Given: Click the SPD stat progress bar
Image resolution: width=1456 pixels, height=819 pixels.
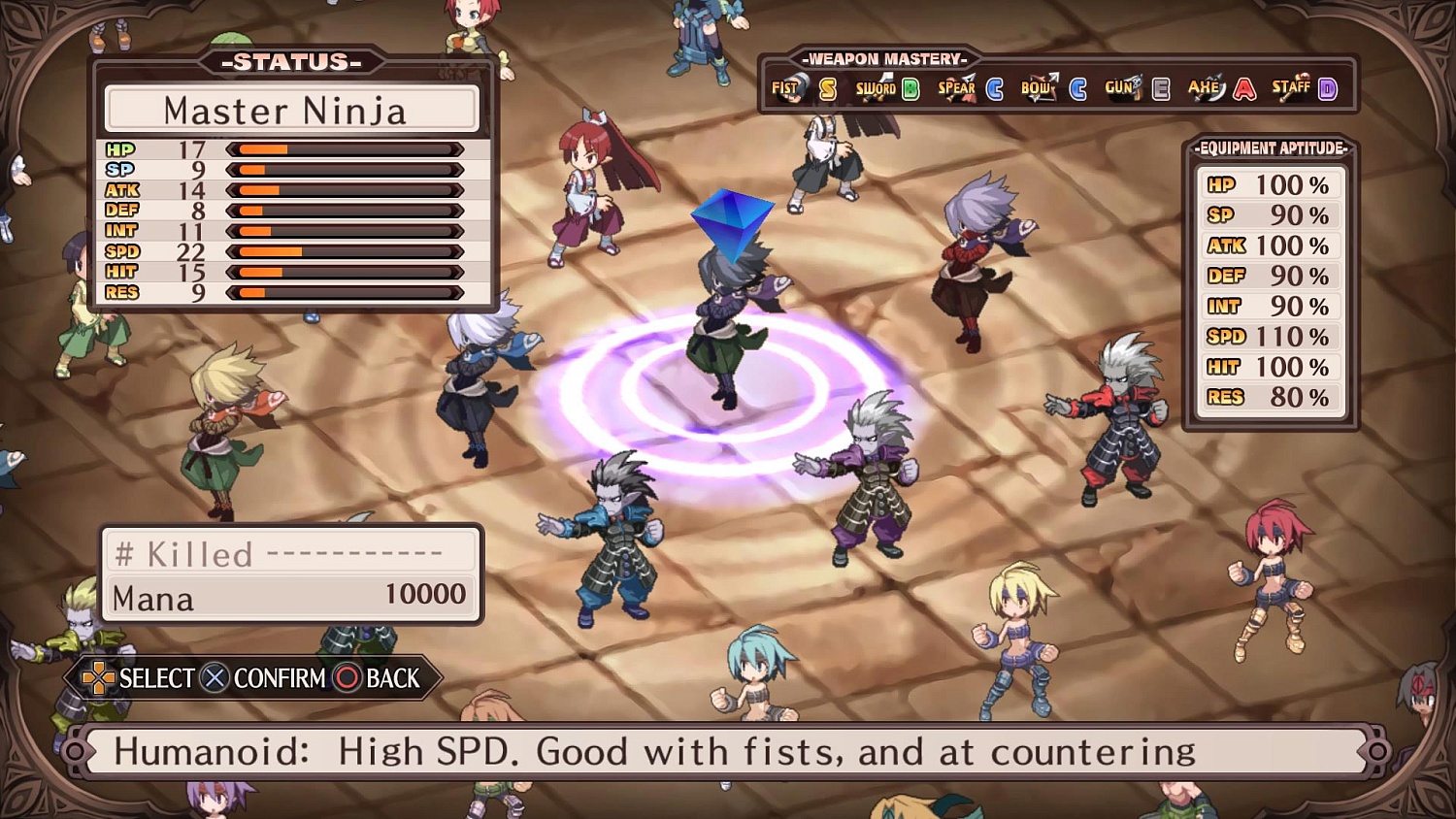Looking at the screenshot, I should click(x=345, y=251).
